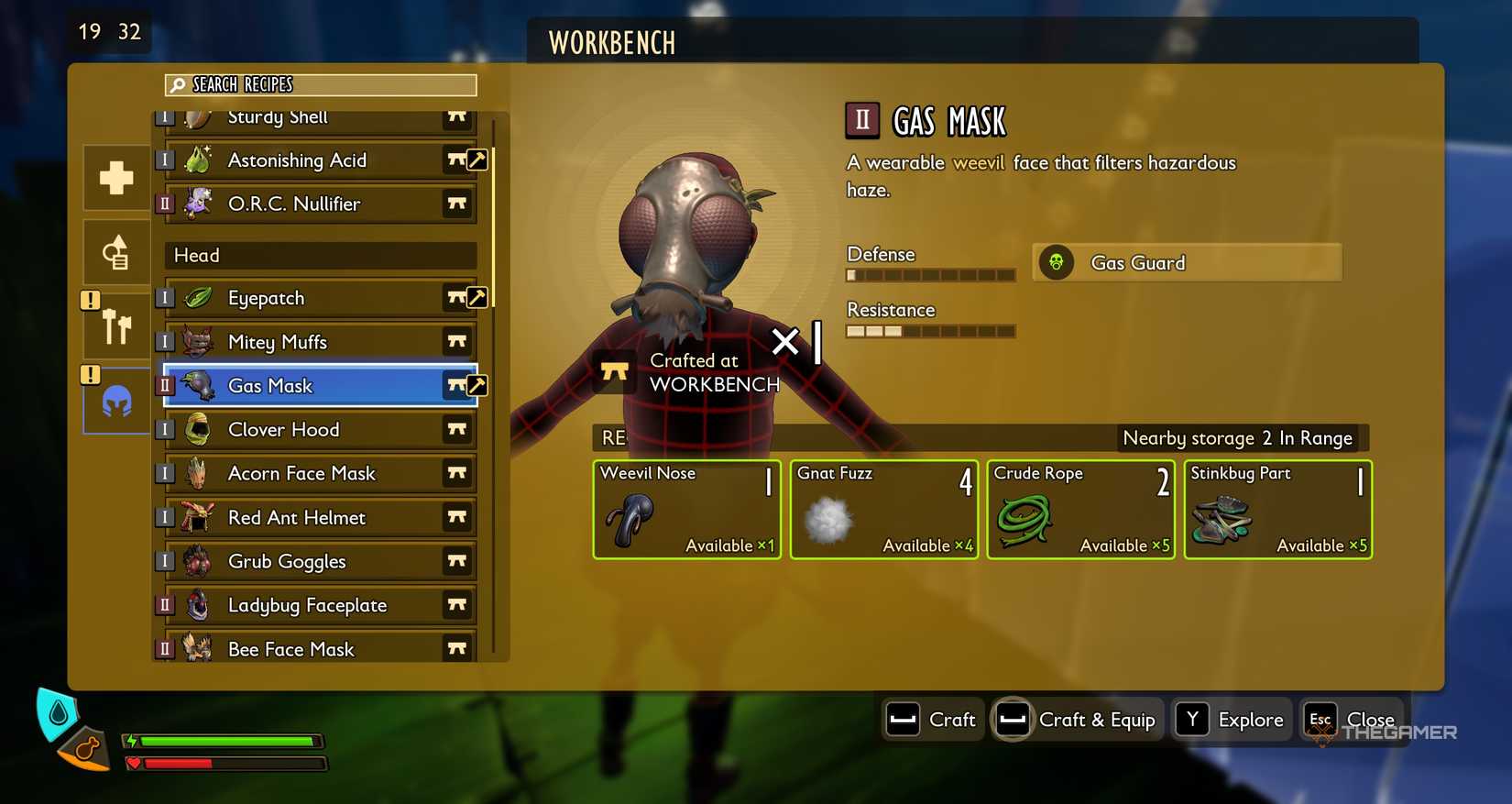Screen dimensions: 1512x804
Task: Click the Gas Guard effect icon
Action: tap(1057, 262)
